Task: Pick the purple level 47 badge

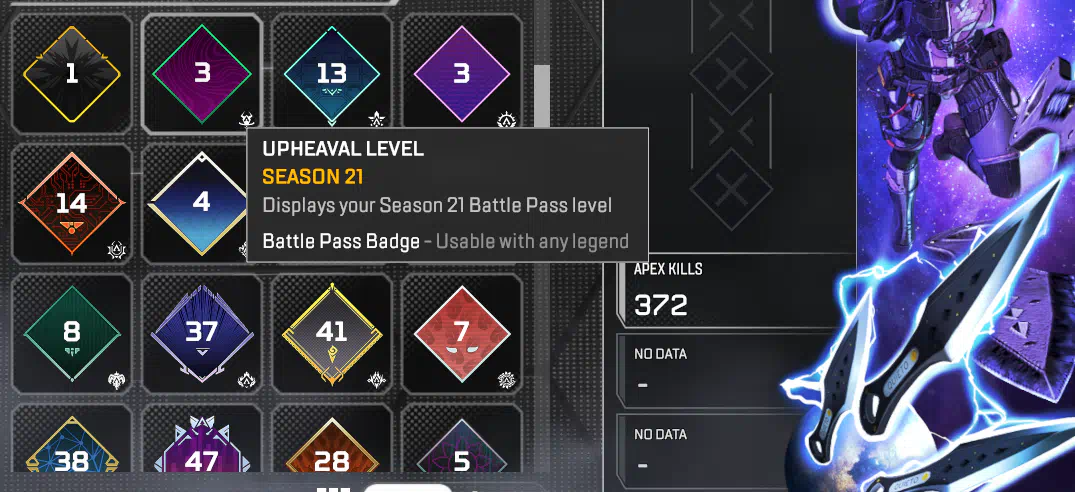Action: click(x=202, y=450)
